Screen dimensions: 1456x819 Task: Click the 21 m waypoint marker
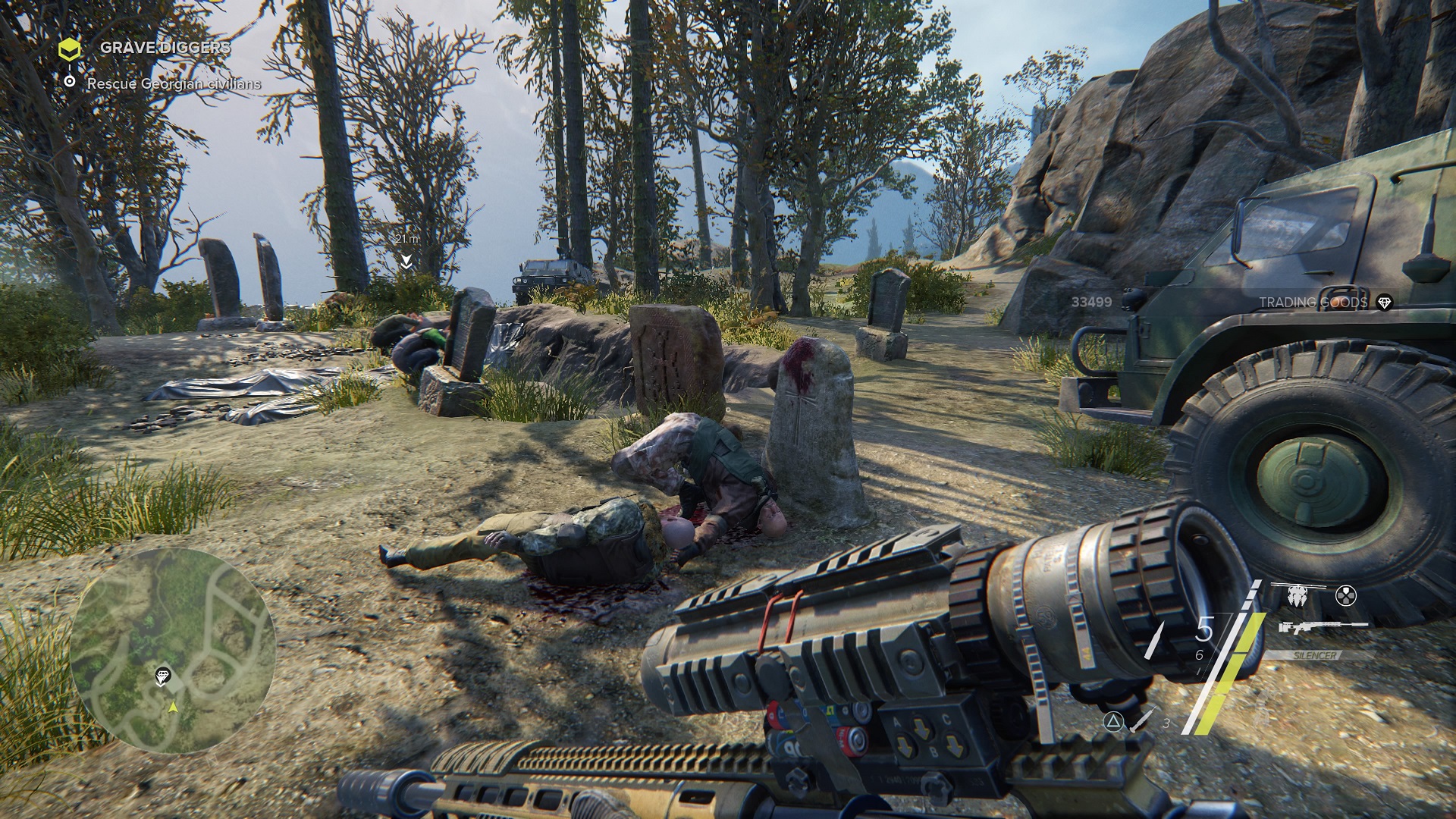406,261
